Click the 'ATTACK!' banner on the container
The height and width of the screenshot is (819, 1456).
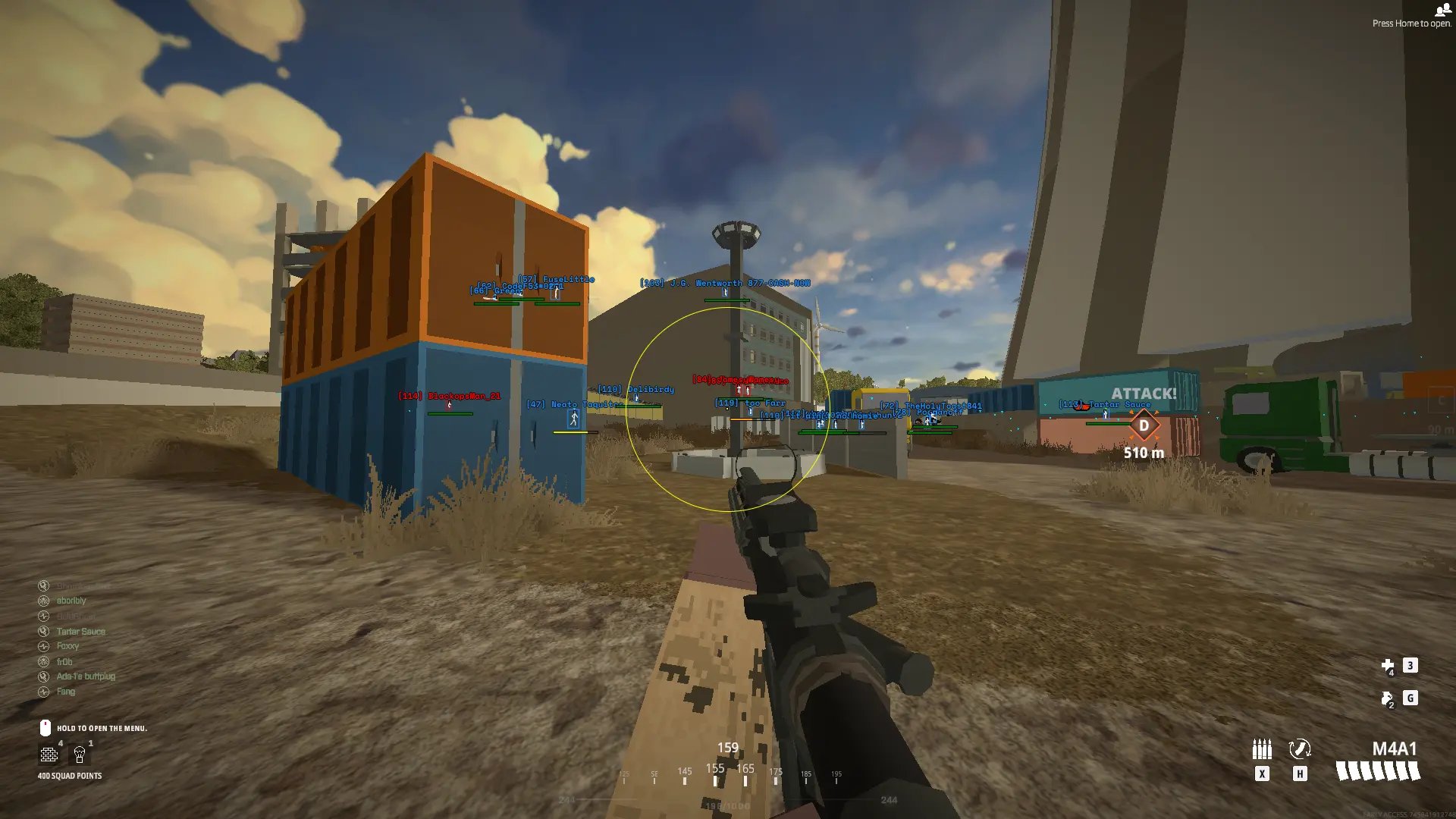(x=1142, y=394)
